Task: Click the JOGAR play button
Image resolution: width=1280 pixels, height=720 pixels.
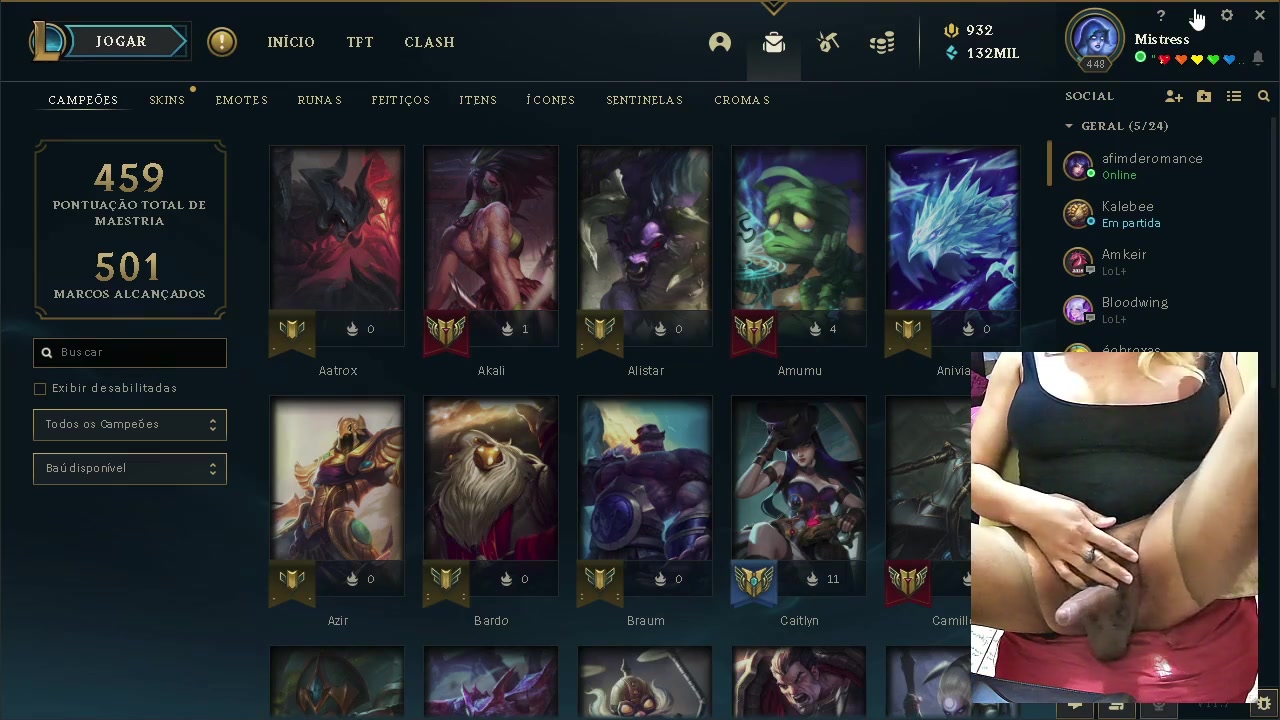Action: tap(121, 41)
